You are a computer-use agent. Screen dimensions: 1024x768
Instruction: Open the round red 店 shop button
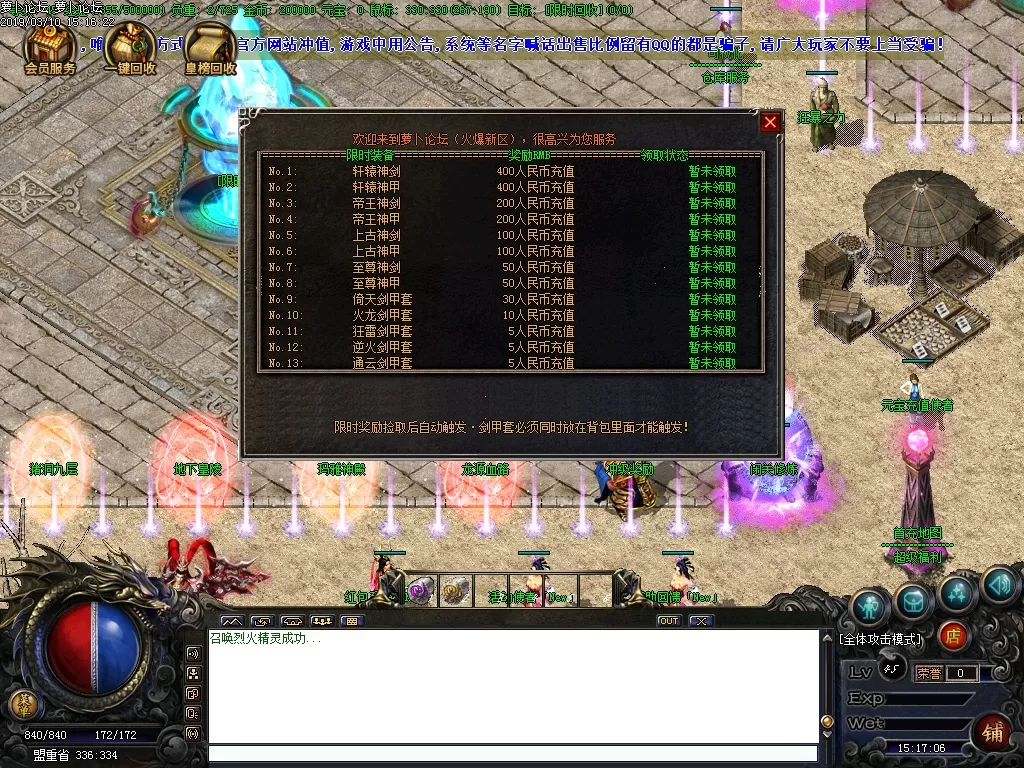coord(953,635)
